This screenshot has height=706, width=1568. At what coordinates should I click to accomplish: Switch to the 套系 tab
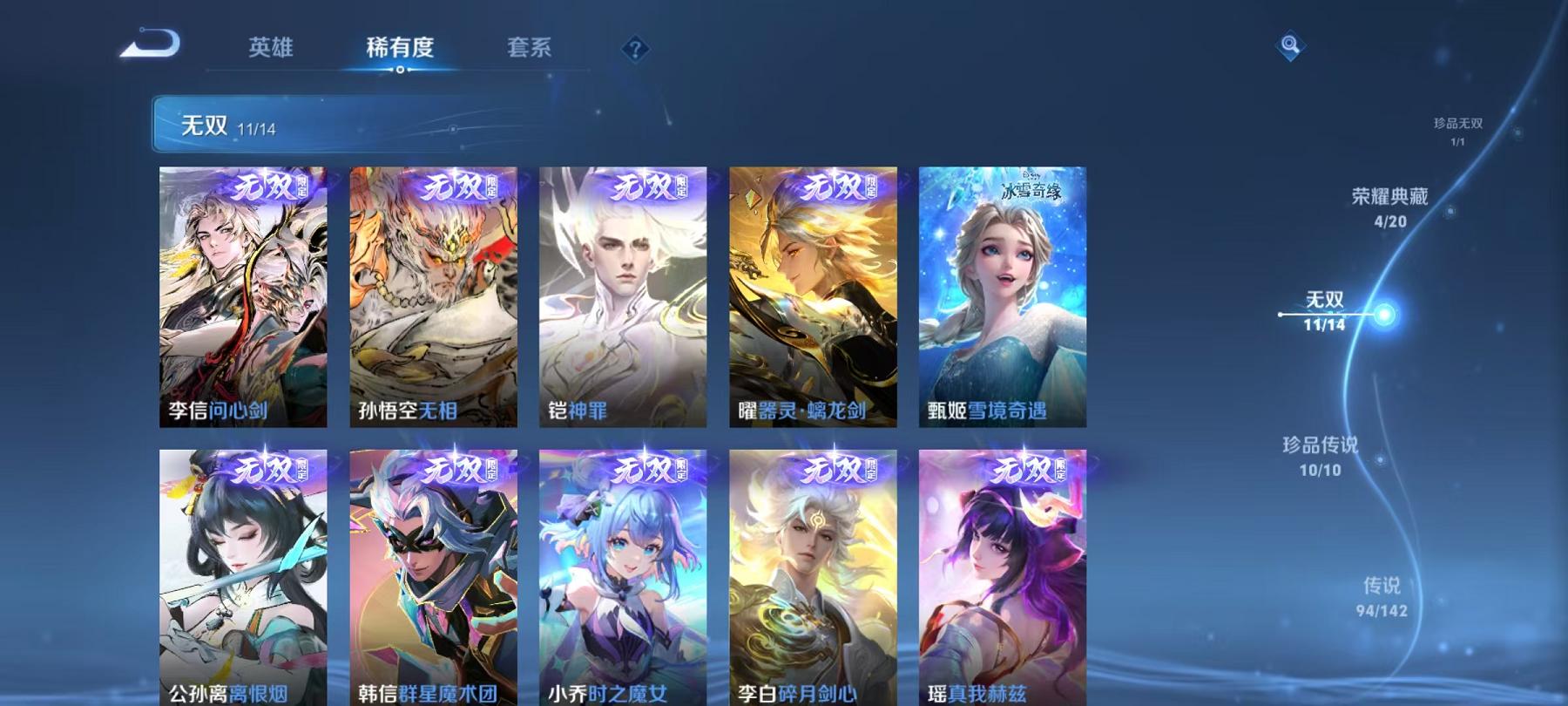click(531, 50)
